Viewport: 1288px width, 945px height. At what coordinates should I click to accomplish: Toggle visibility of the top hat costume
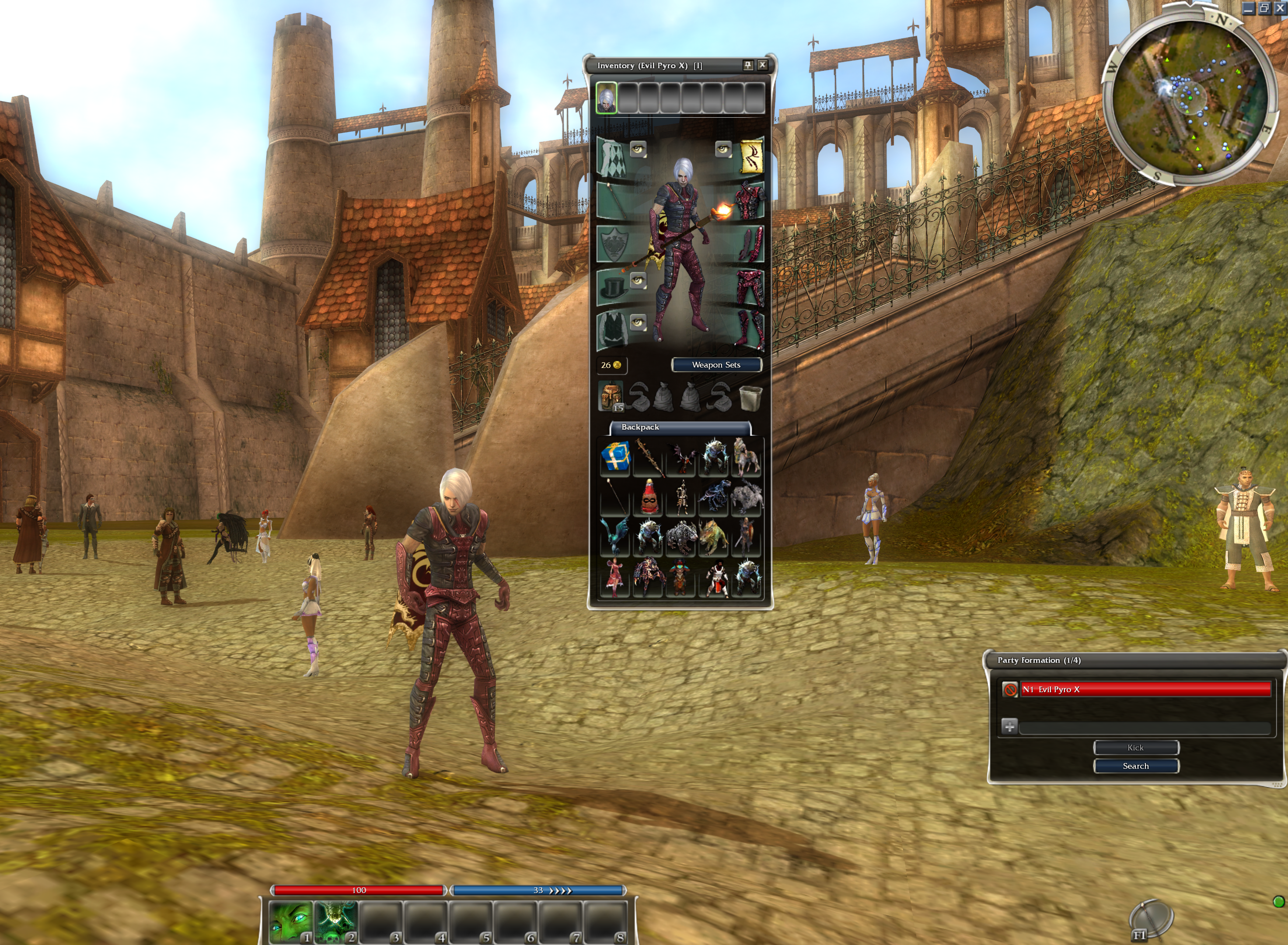(638, 280)
